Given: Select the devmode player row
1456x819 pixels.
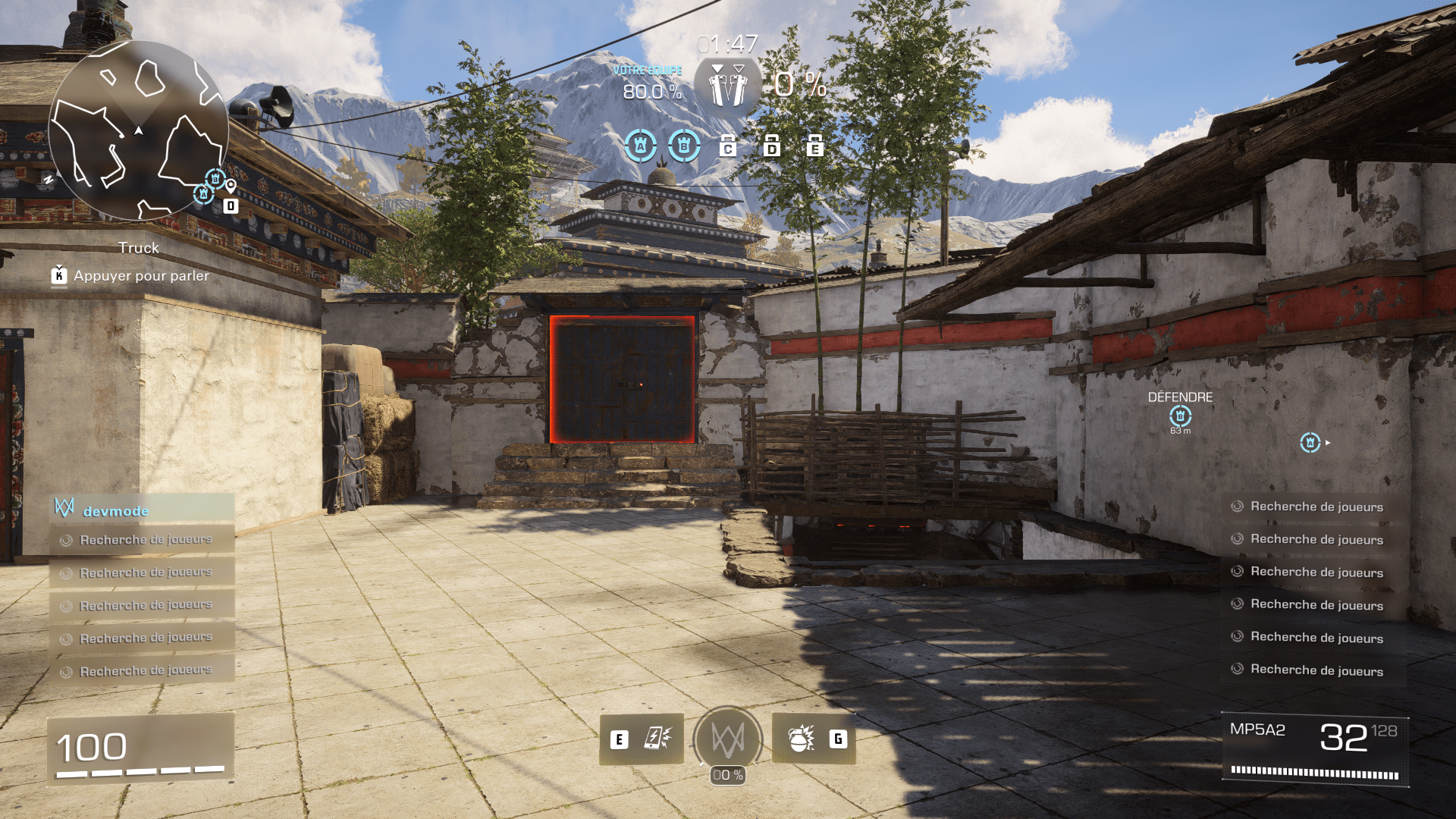Looking at the screenshot, I should (x=143, y=510).
